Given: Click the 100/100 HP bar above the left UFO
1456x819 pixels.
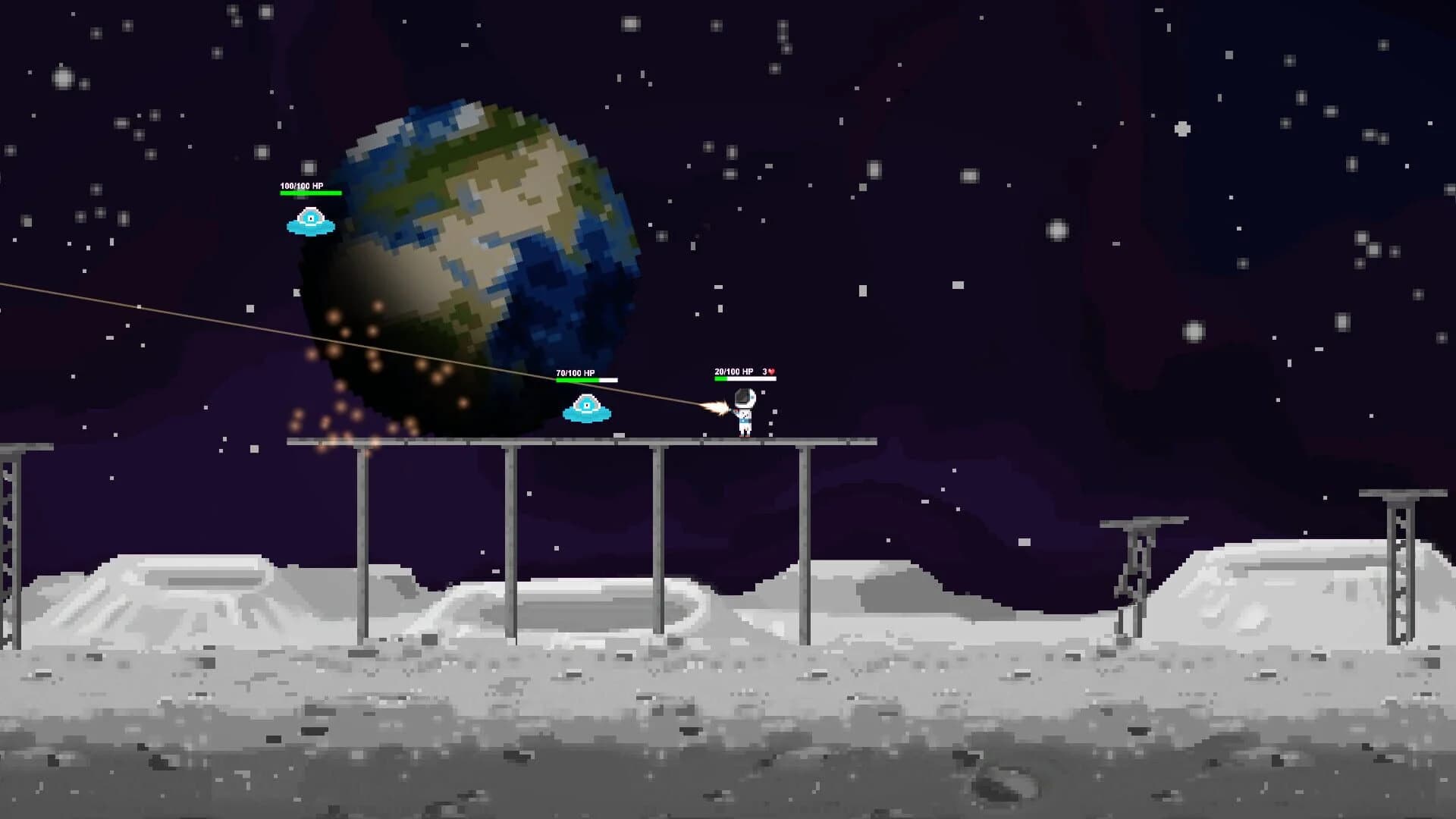Looking at the screenshot, I should coord(311,193).
